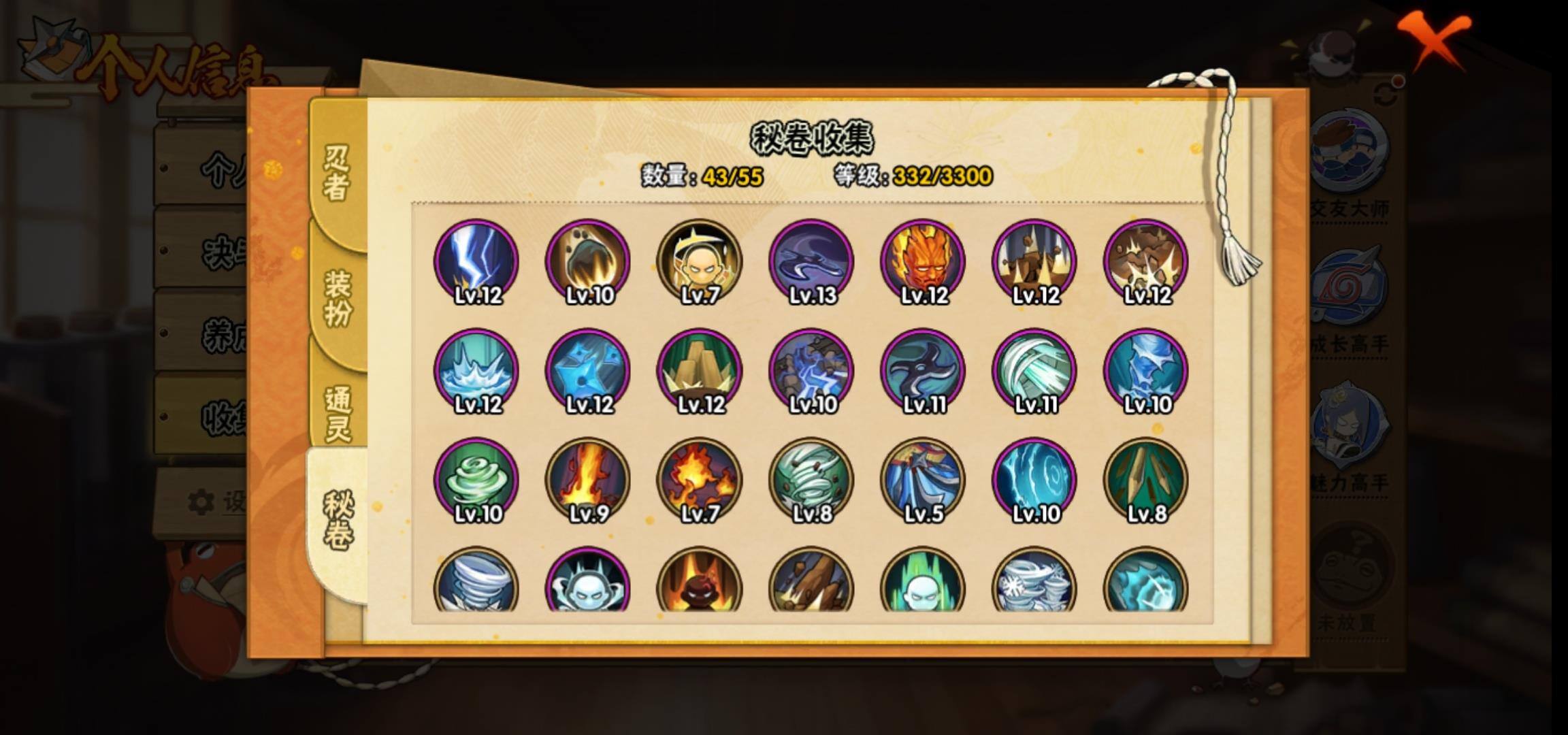Open the blue water vortex scroll Lv.10

[x=1034, y=480]
